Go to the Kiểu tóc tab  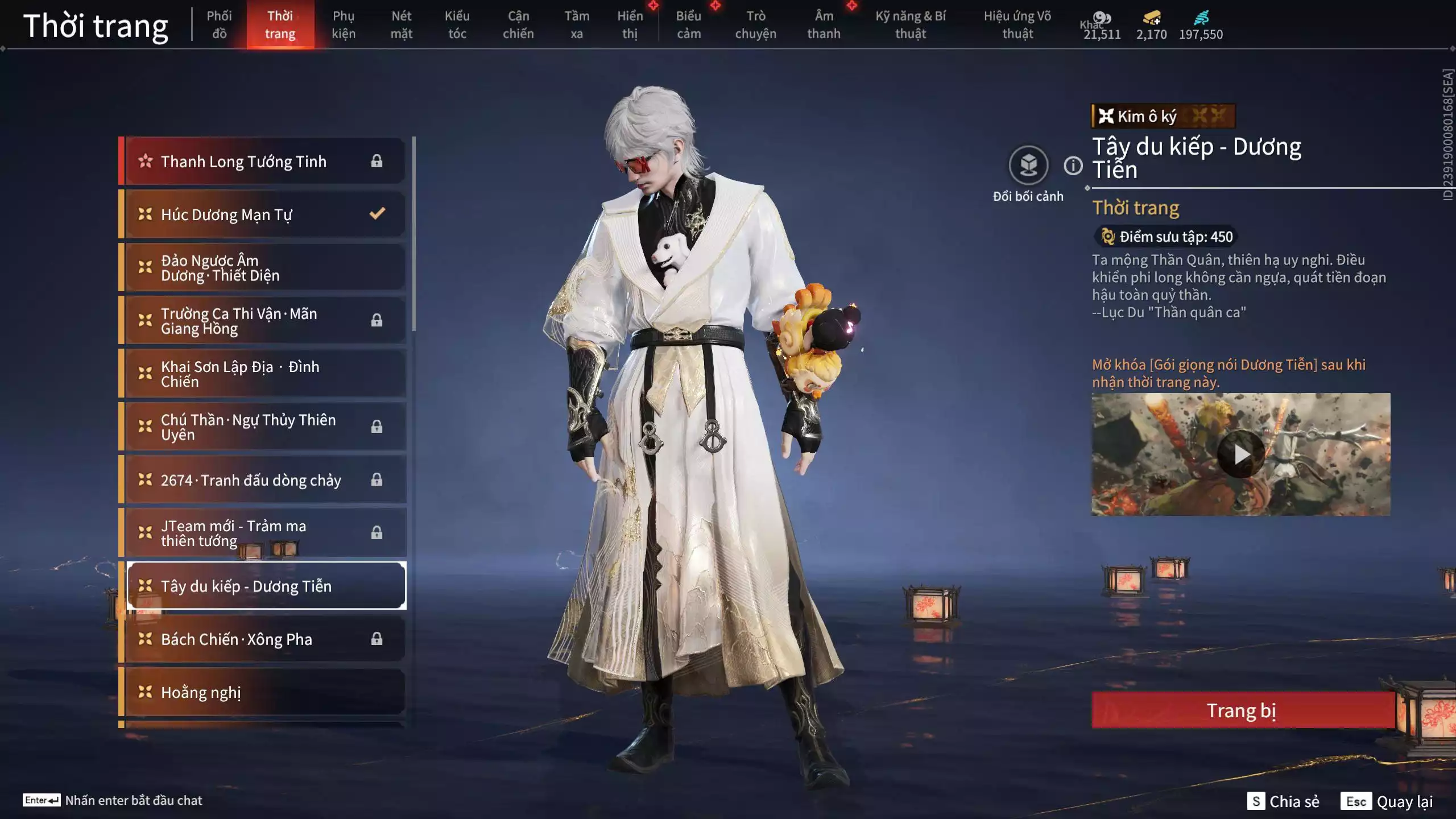click(x=457, y=24)
